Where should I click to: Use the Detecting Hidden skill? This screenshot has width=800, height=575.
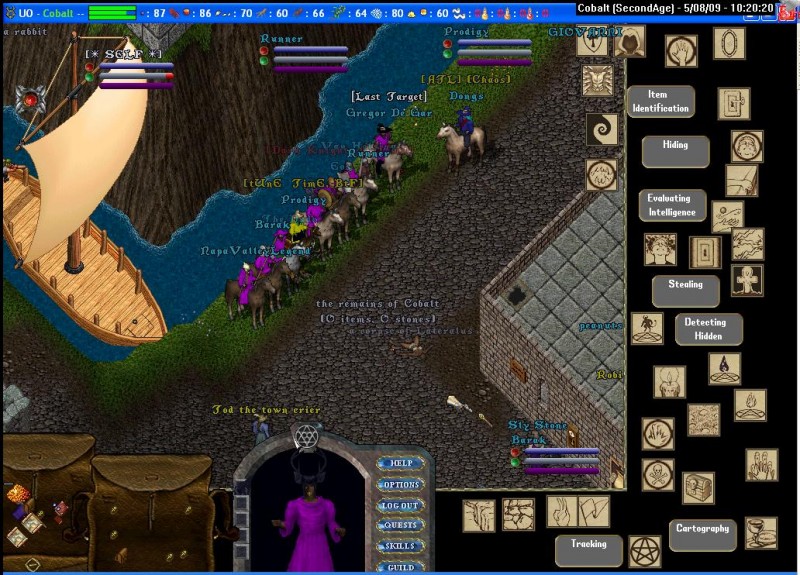coord(708,329)
